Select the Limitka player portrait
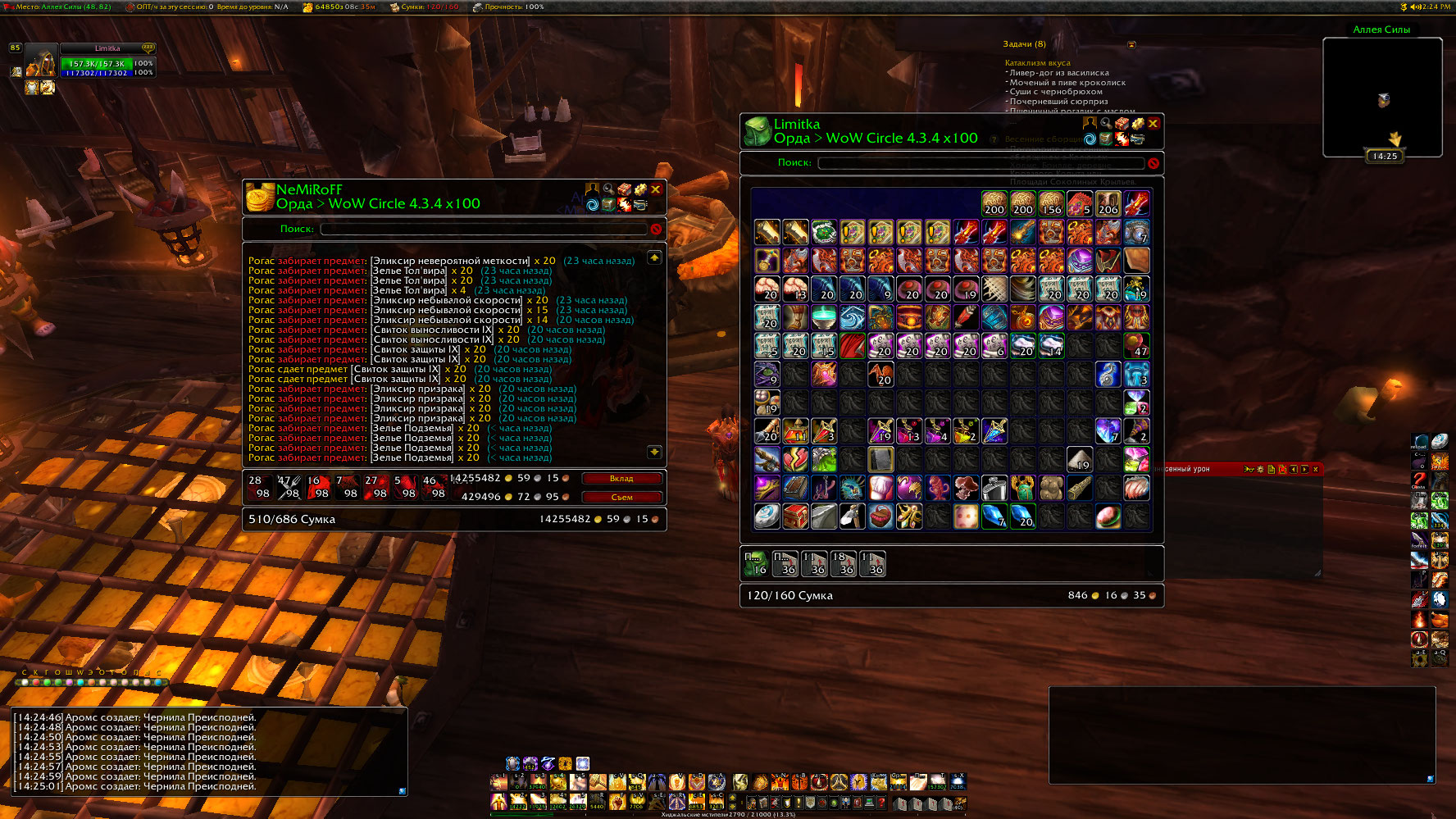1456x819 pixels. click(x=41, y=62)
